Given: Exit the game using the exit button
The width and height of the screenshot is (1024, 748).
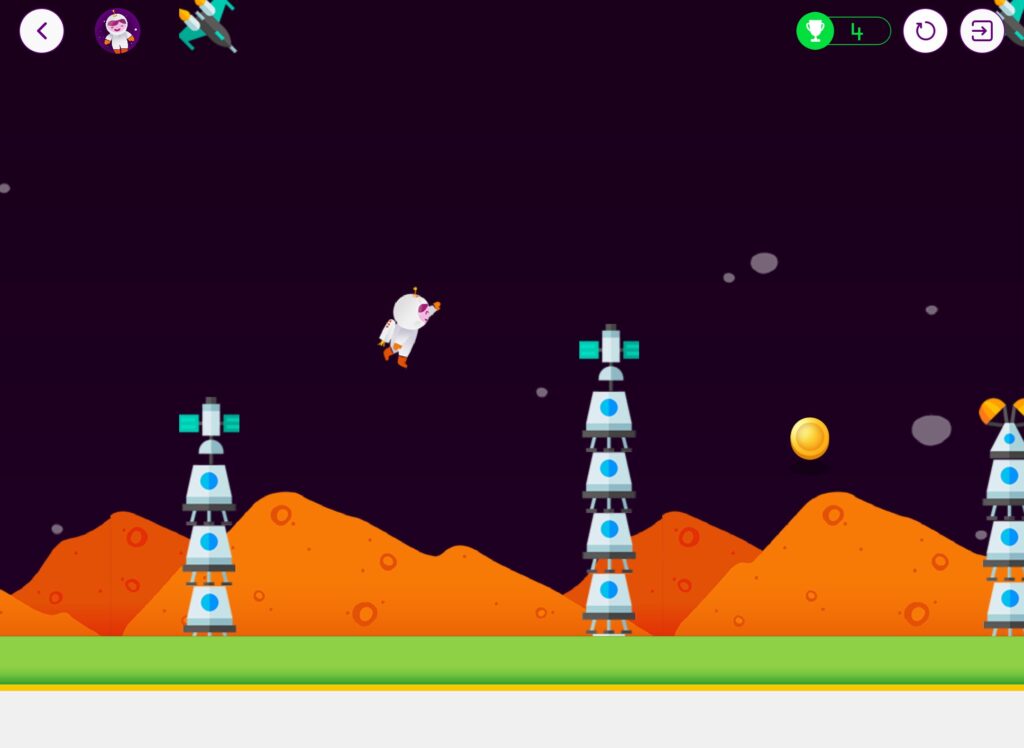Looking at the screenshot, I should tap(981, 31).
